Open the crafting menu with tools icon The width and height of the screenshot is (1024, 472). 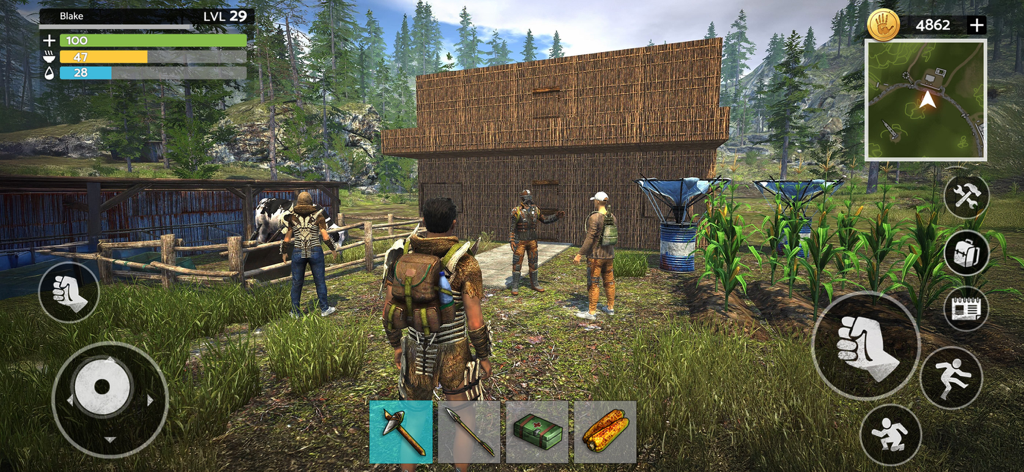tap(966, 197)
